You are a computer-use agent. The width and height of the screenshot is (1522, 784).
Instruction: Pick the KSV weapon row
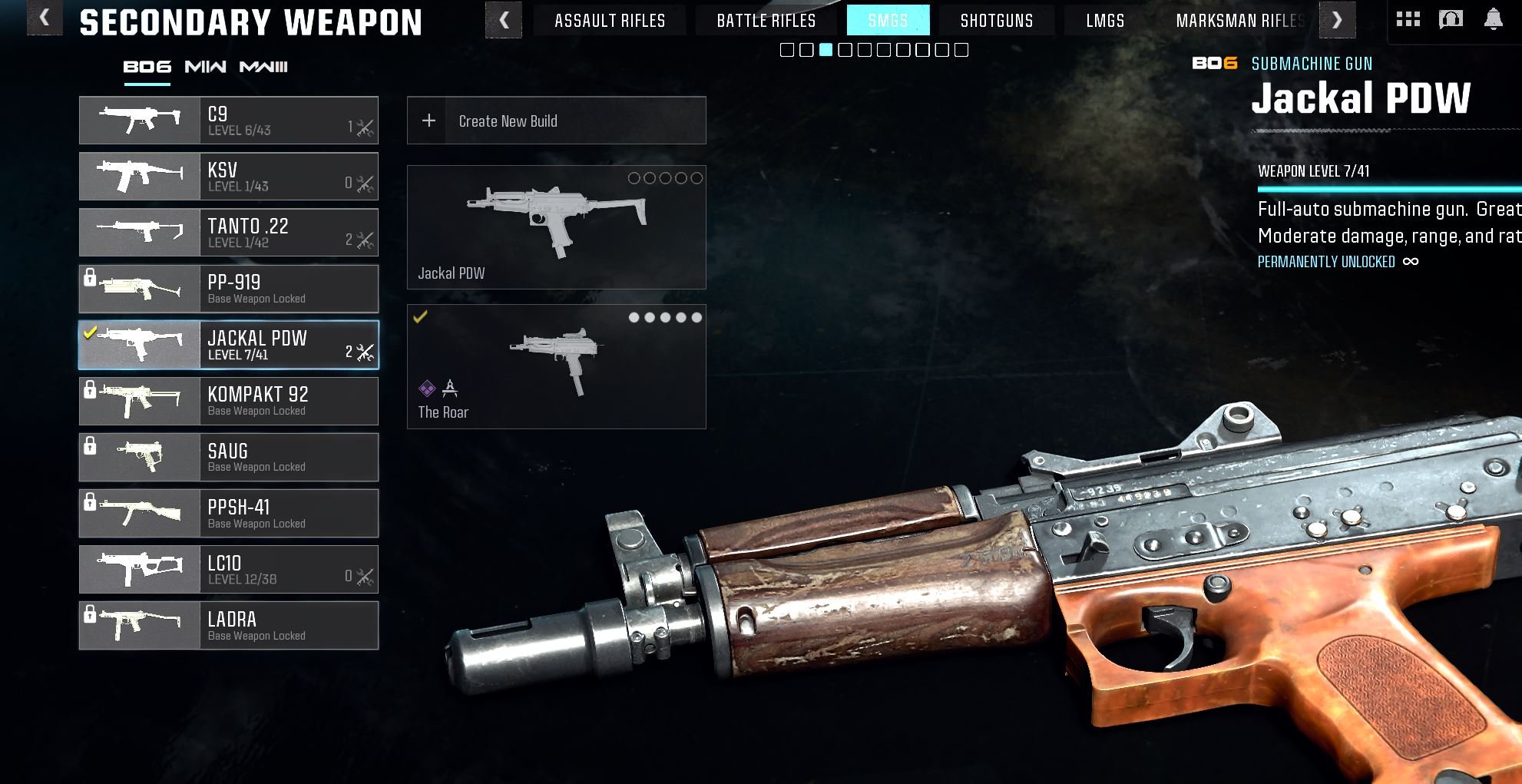229,177
